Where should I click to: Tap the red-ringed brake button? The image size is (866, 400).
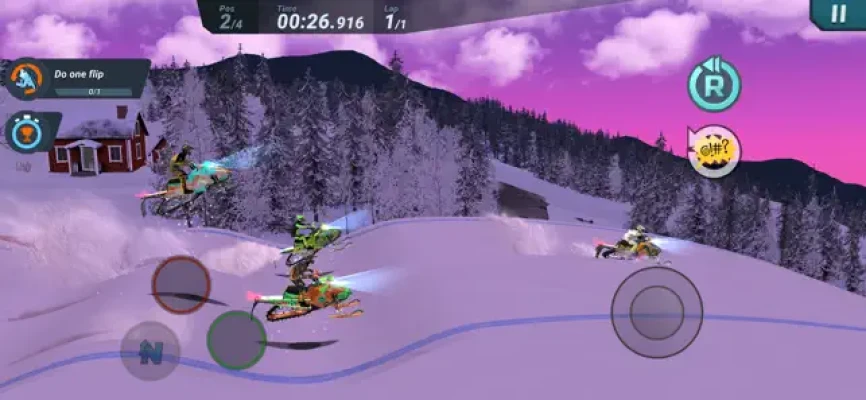point(181,285)
